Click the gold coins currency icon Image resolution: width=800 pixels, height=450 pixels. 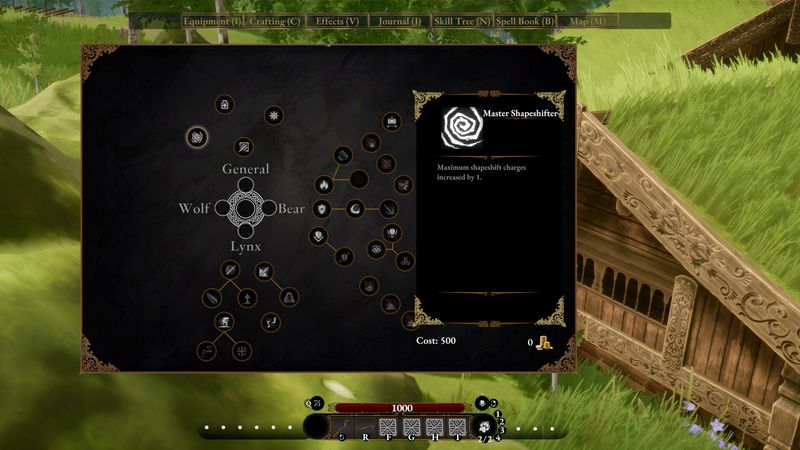[x=545, y=343]
